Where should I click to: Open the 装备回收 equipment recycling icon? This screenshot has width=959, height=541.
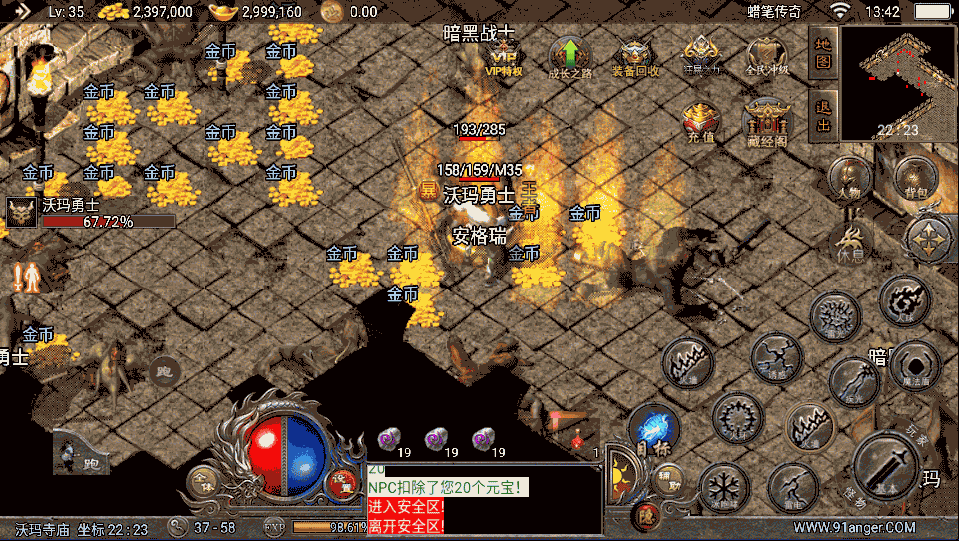(x=635, y=57)
